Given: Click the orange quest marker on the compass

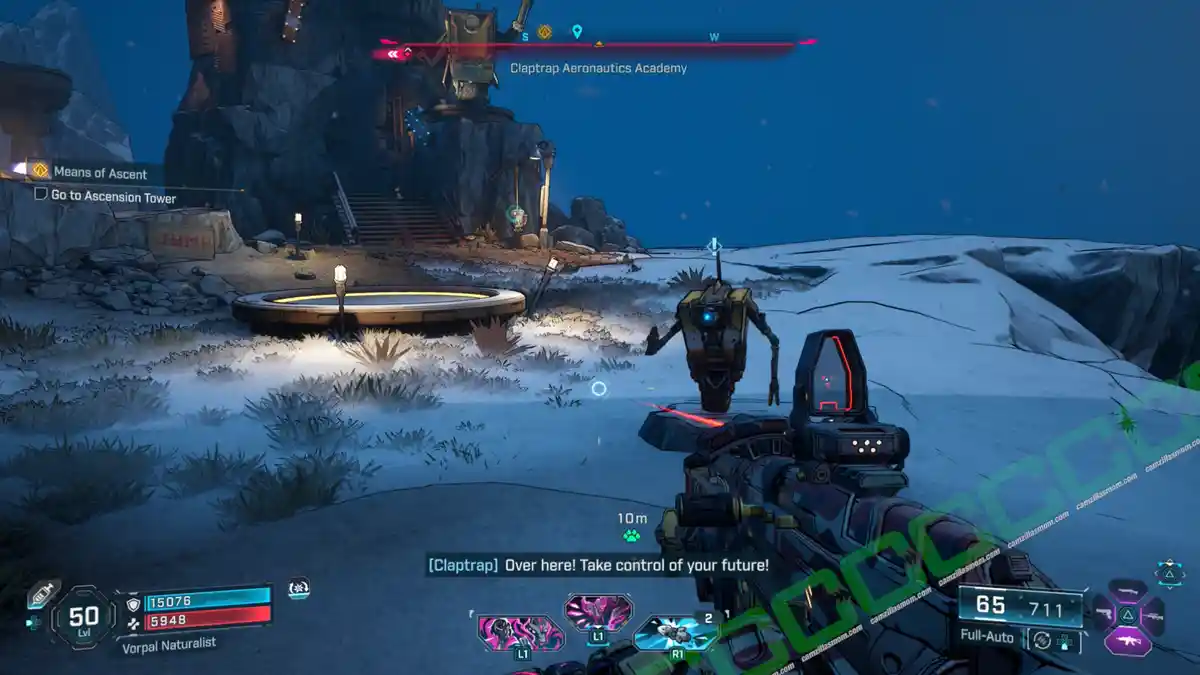Looking at the screenshot, I should (x=544, y=33).
